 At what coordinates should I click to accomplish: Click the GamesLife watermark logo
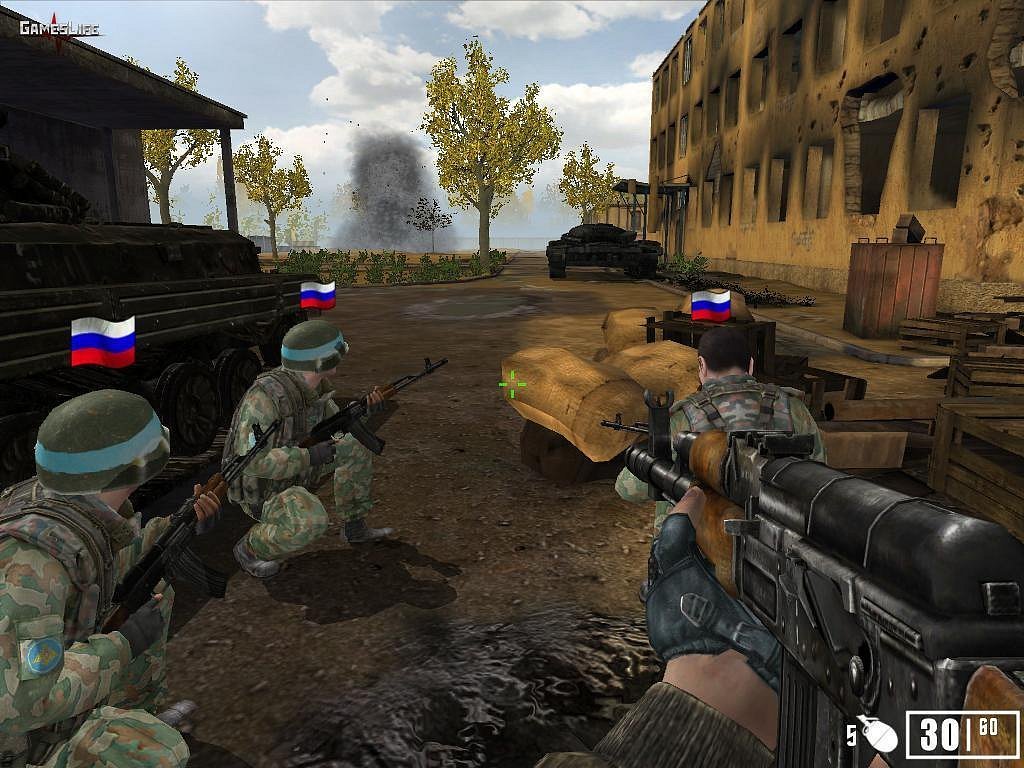point(59,29)
